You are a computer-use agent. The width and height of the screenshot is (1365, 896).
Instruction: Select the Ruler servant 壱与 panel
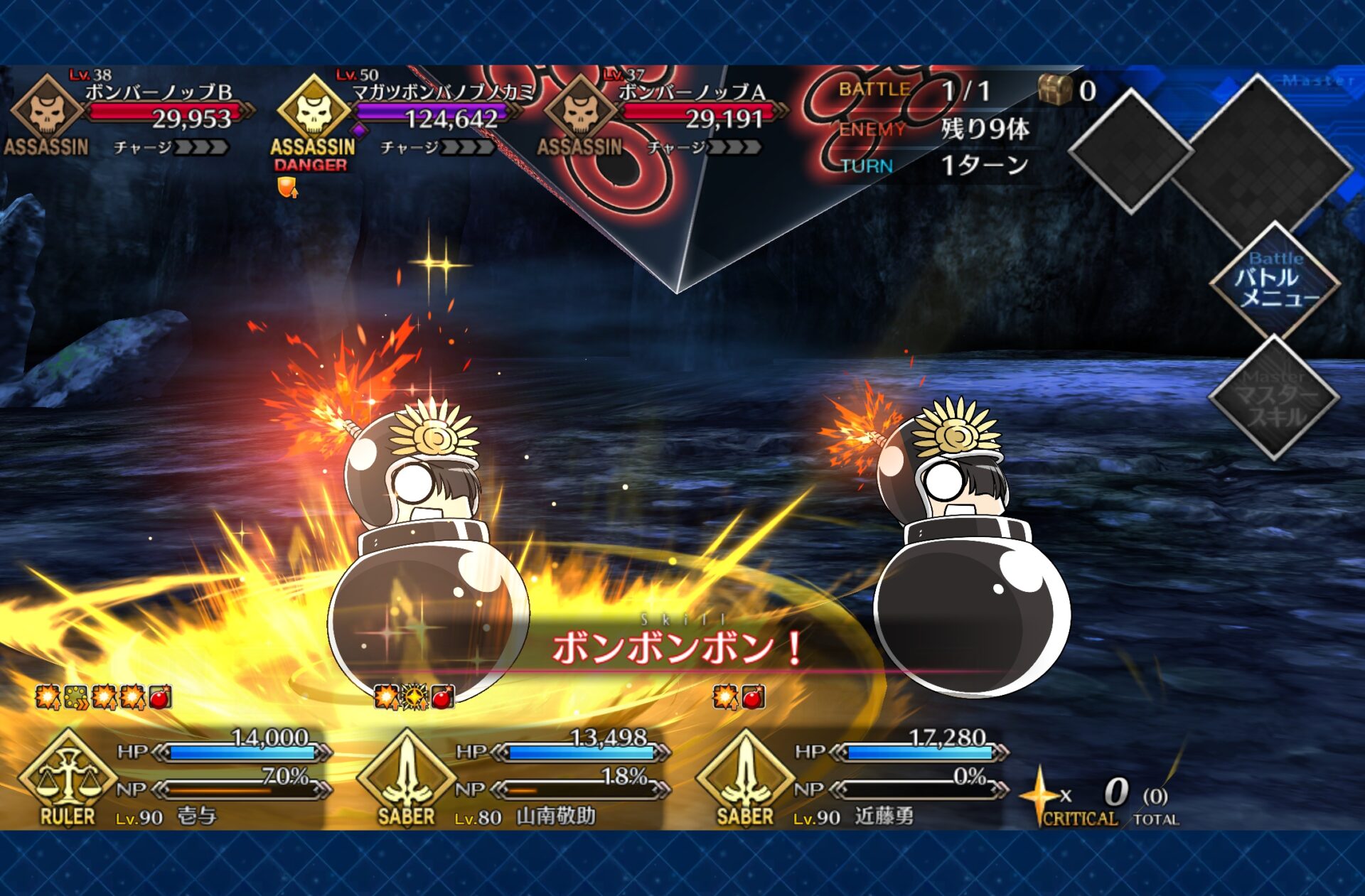click(x=174, y=778)
